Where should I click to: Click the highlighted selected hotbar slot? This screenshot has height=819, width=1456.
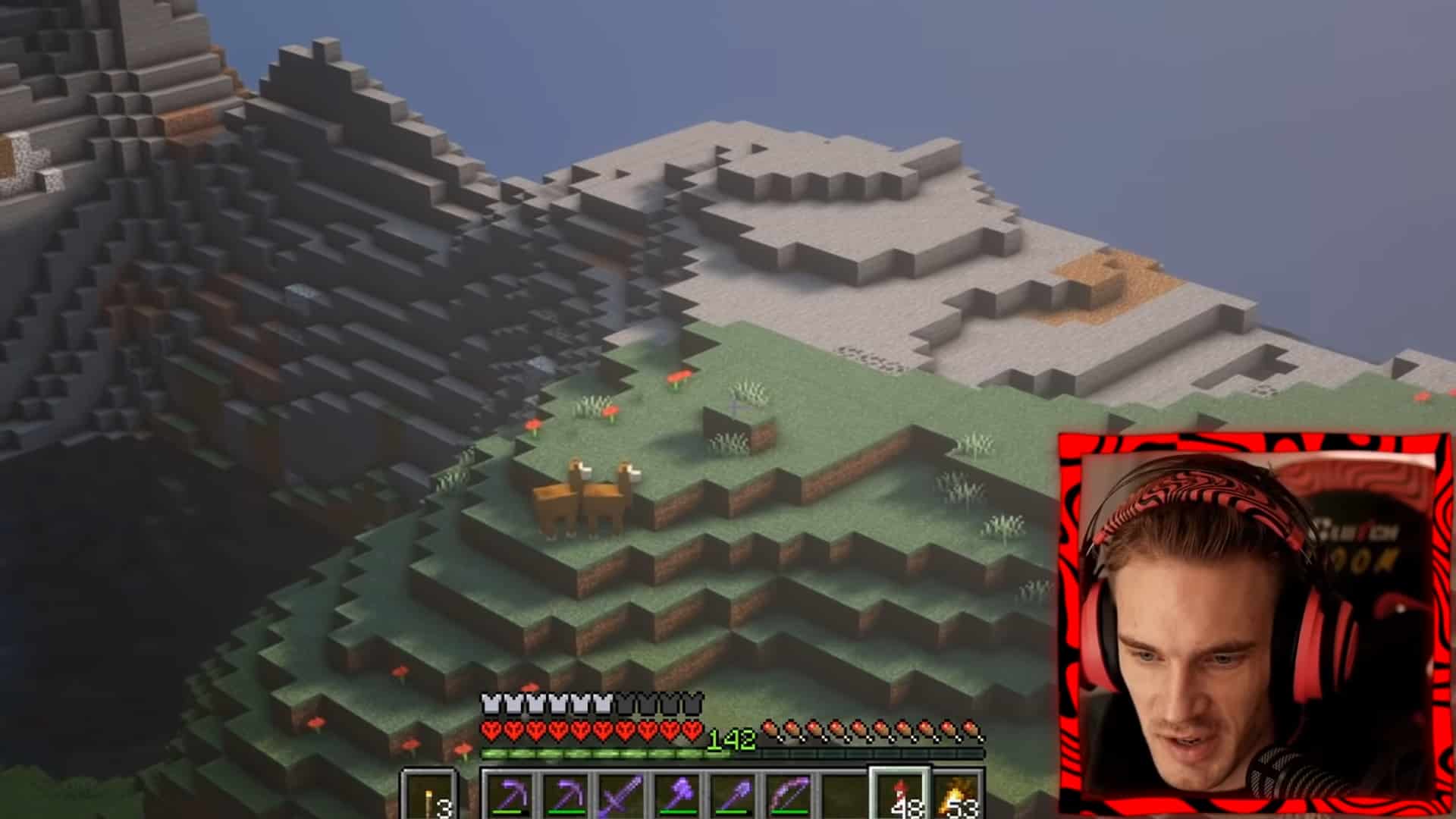point(901,796)
